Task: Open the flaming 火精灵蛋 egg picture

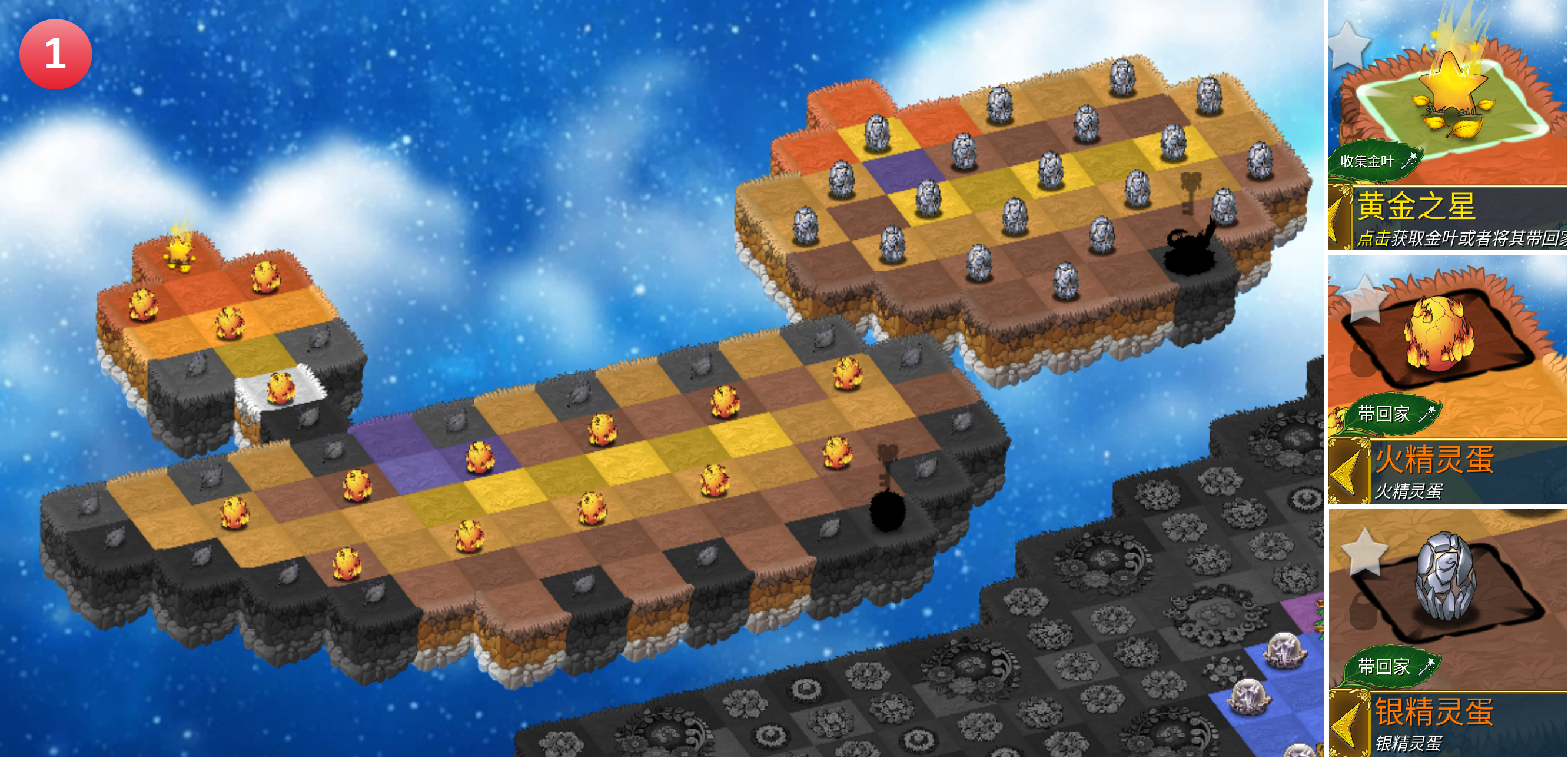Action: coord(1440,335)
